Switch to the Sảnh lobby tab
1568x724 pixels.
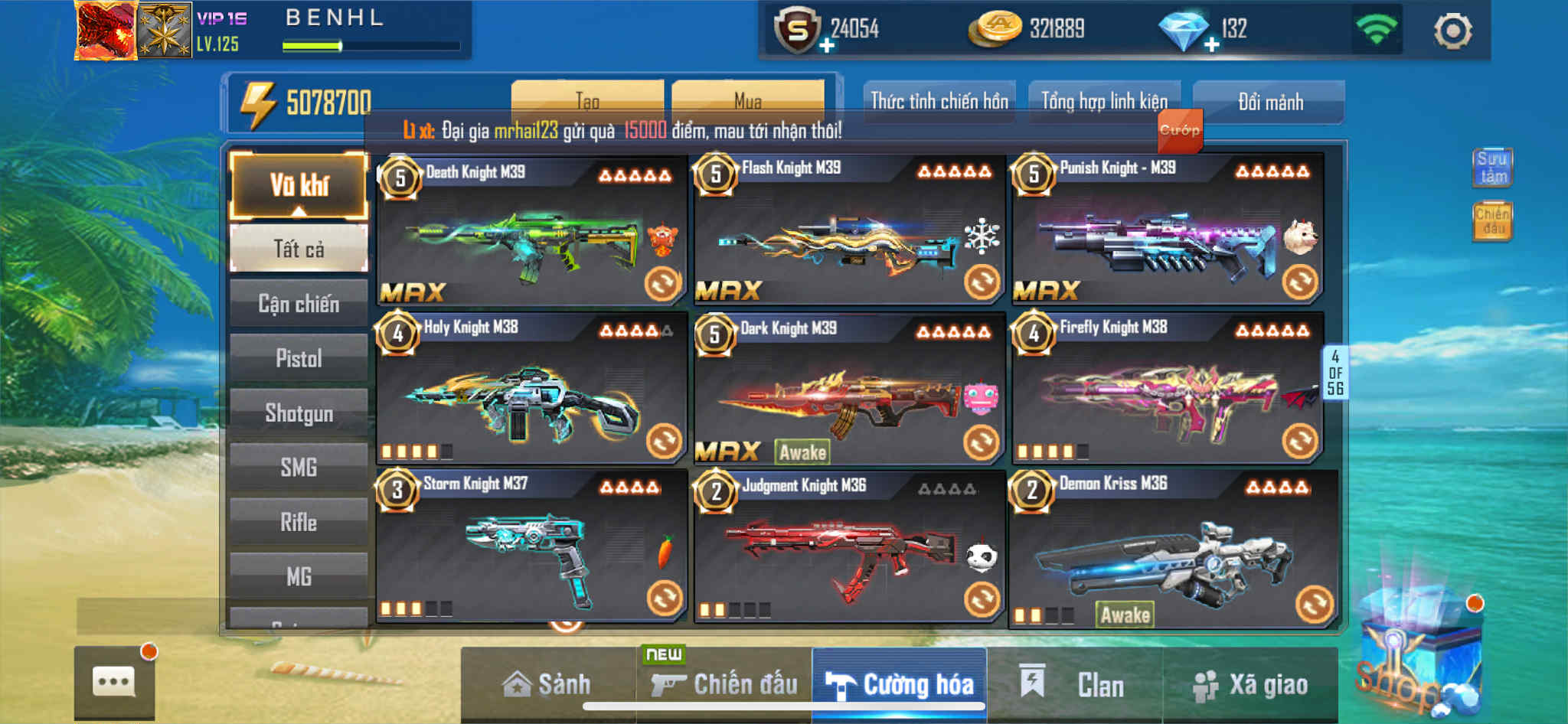[547, 683]
